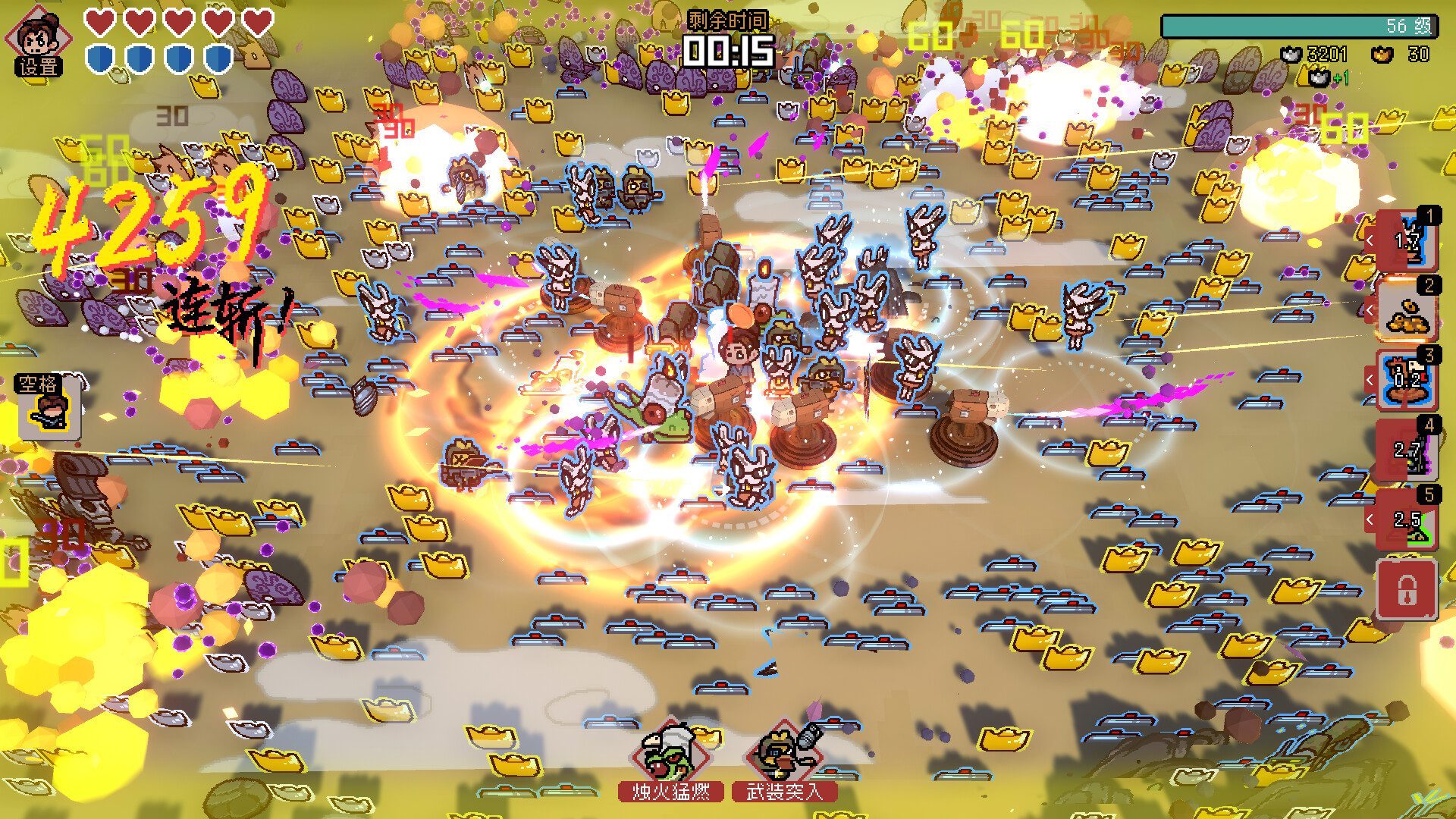Click the silver ingot currency counter icon

click(x=1291, y=55)
